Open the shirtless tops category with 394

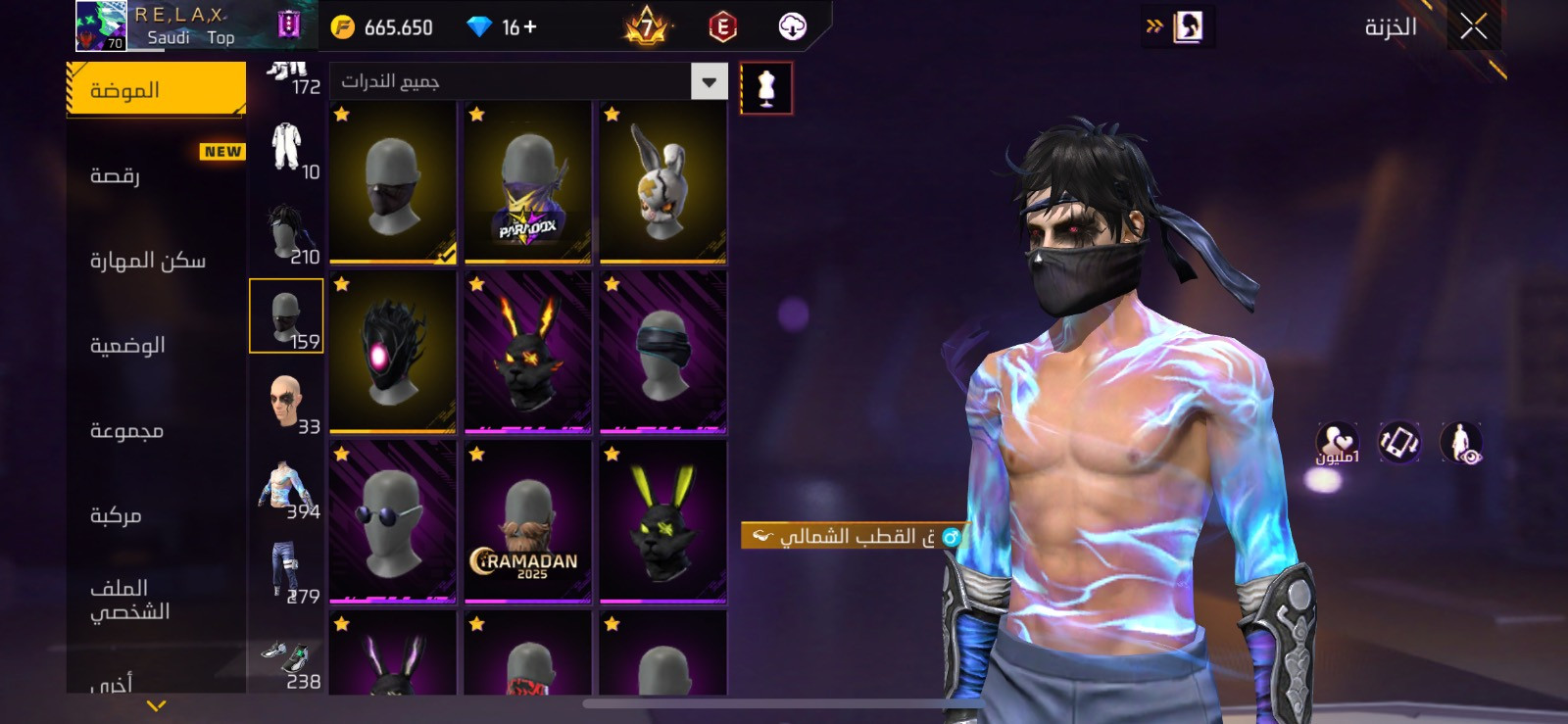tap(286, 490)
